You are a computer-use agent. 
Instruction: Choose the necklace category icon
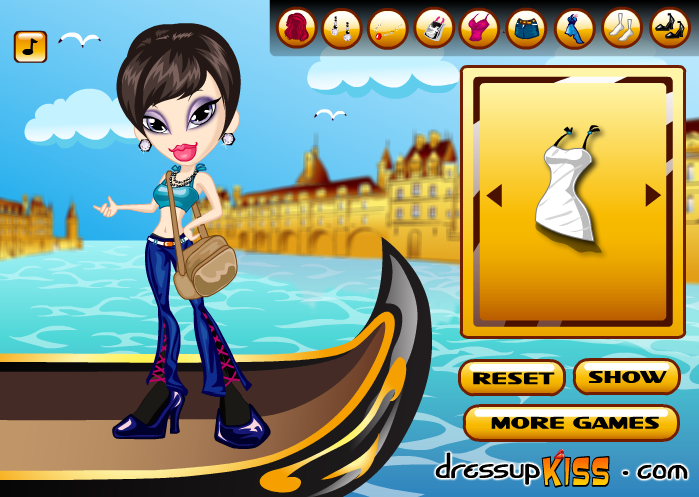(388, 28)
